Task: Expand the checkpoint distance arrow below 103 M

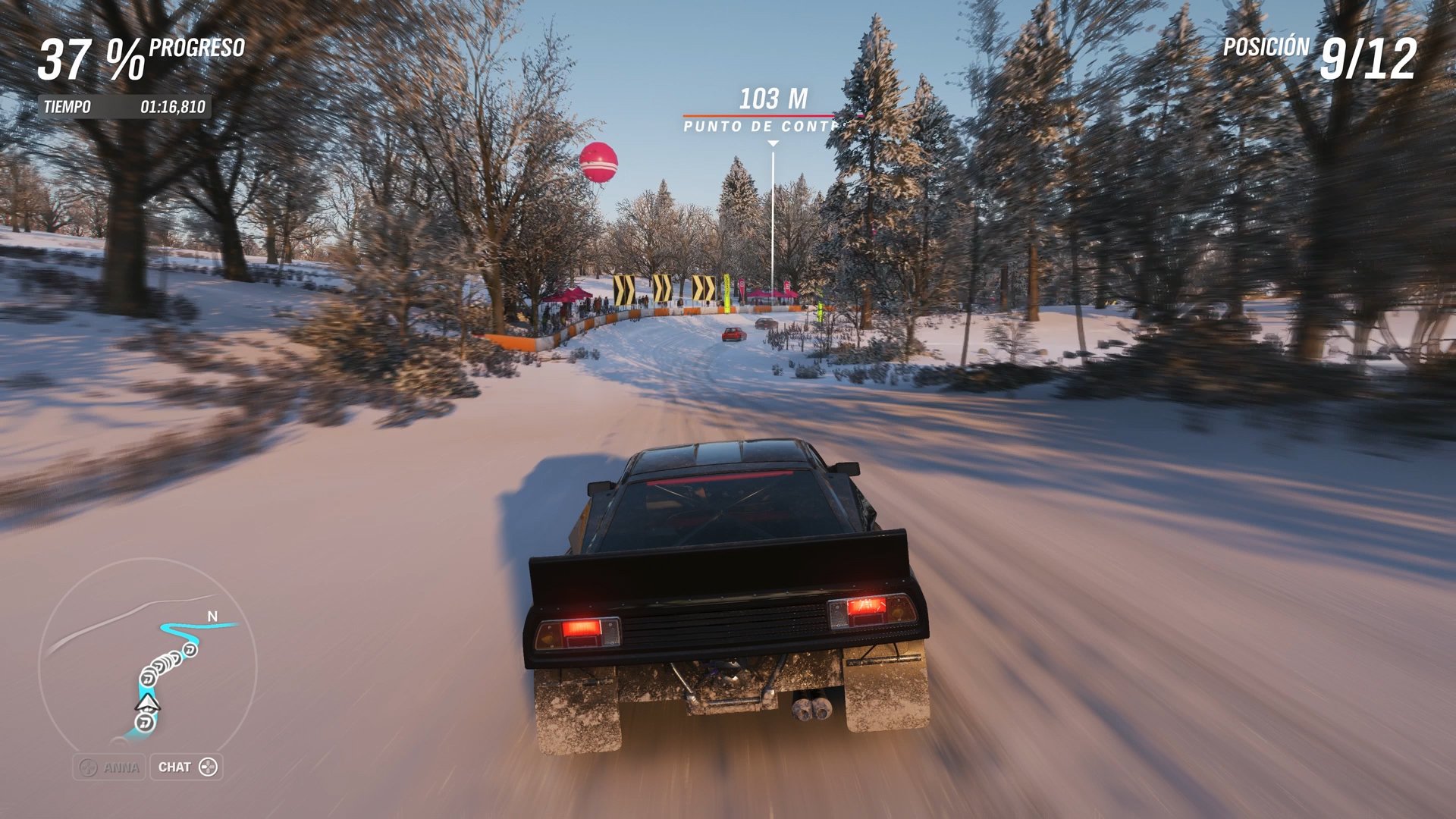Action: click(773, 141)
